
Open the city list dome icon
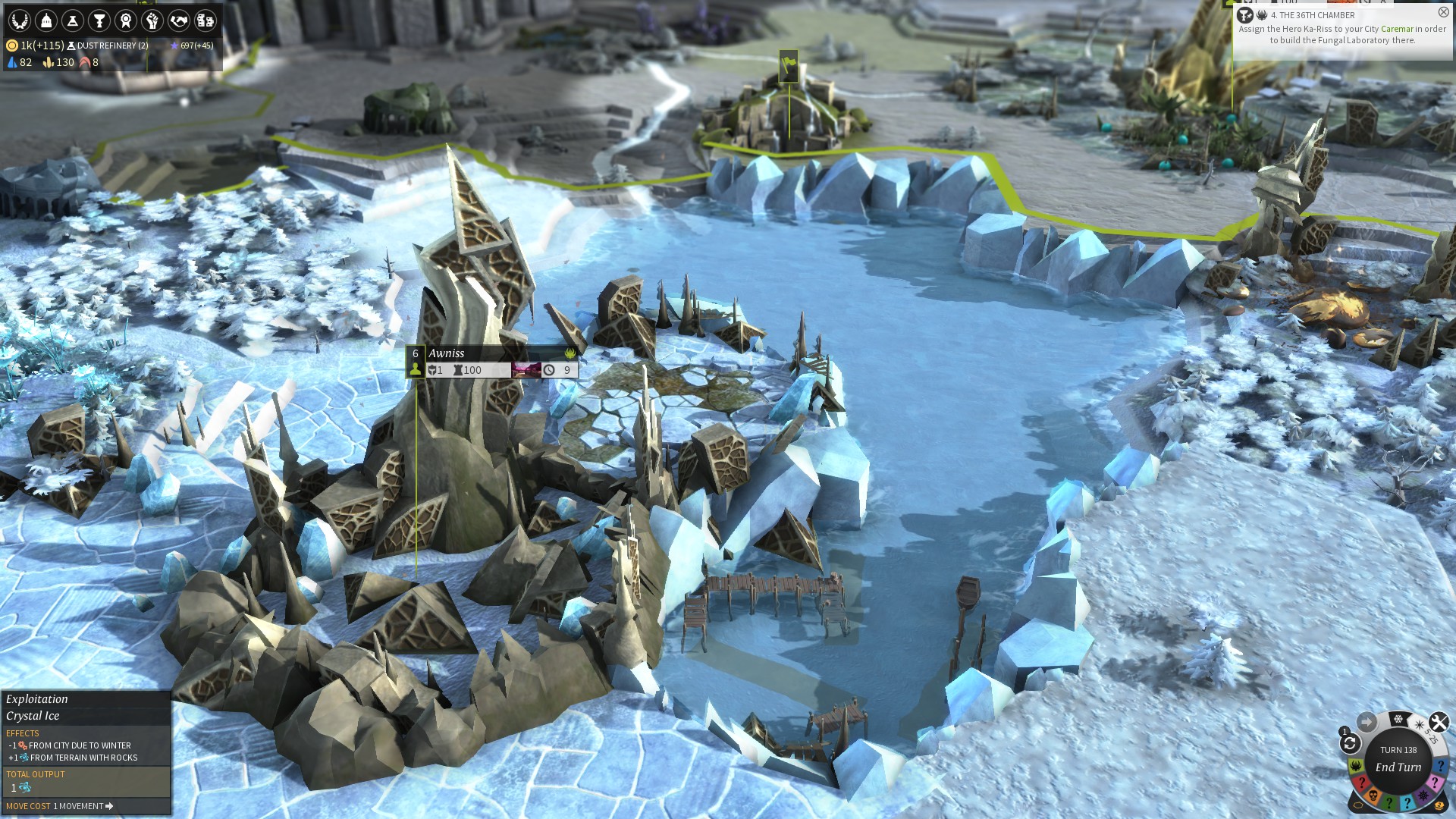click(x=46, y=20)
